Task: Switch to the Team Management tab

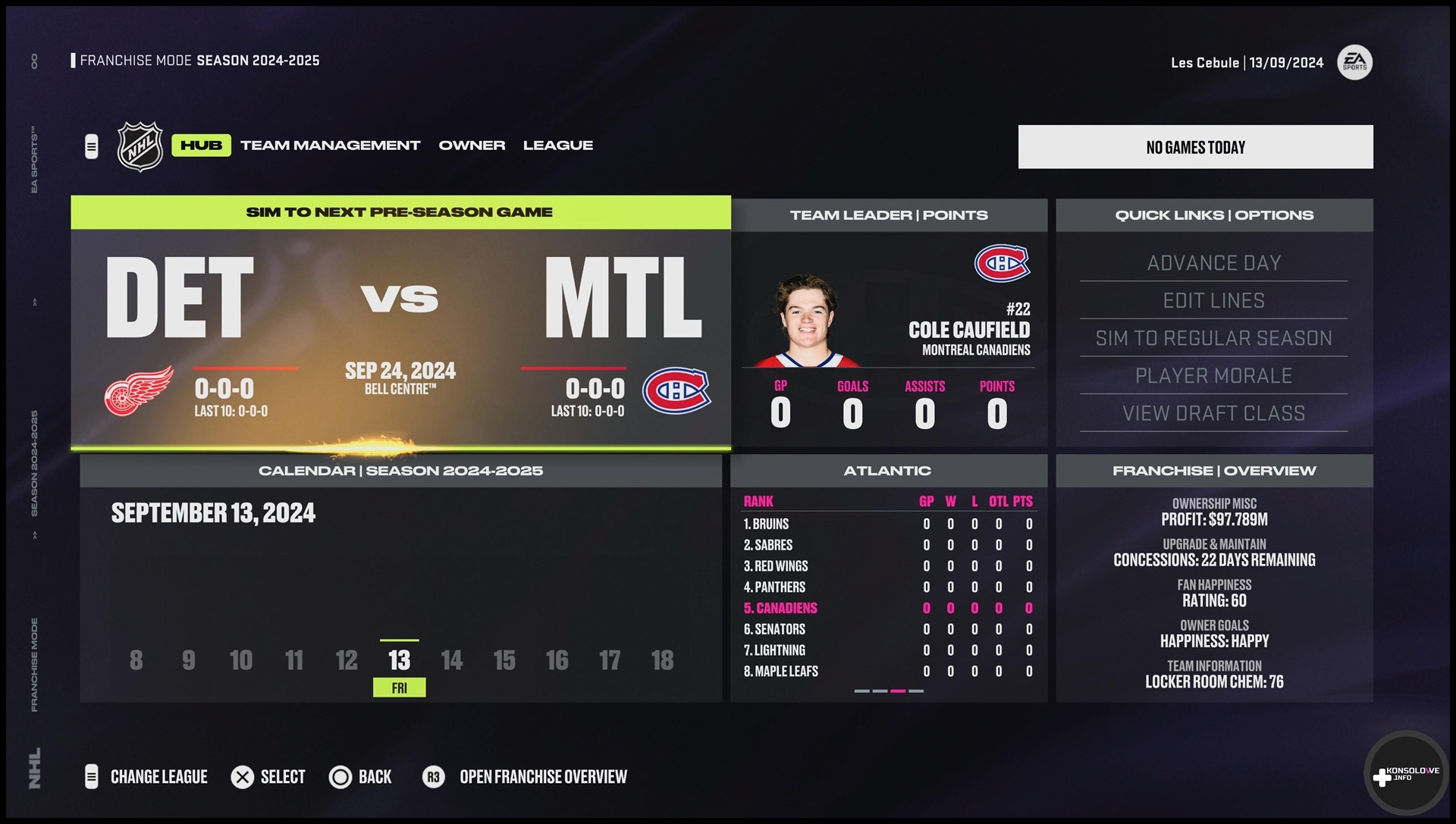Action: (x=330, y=146)
